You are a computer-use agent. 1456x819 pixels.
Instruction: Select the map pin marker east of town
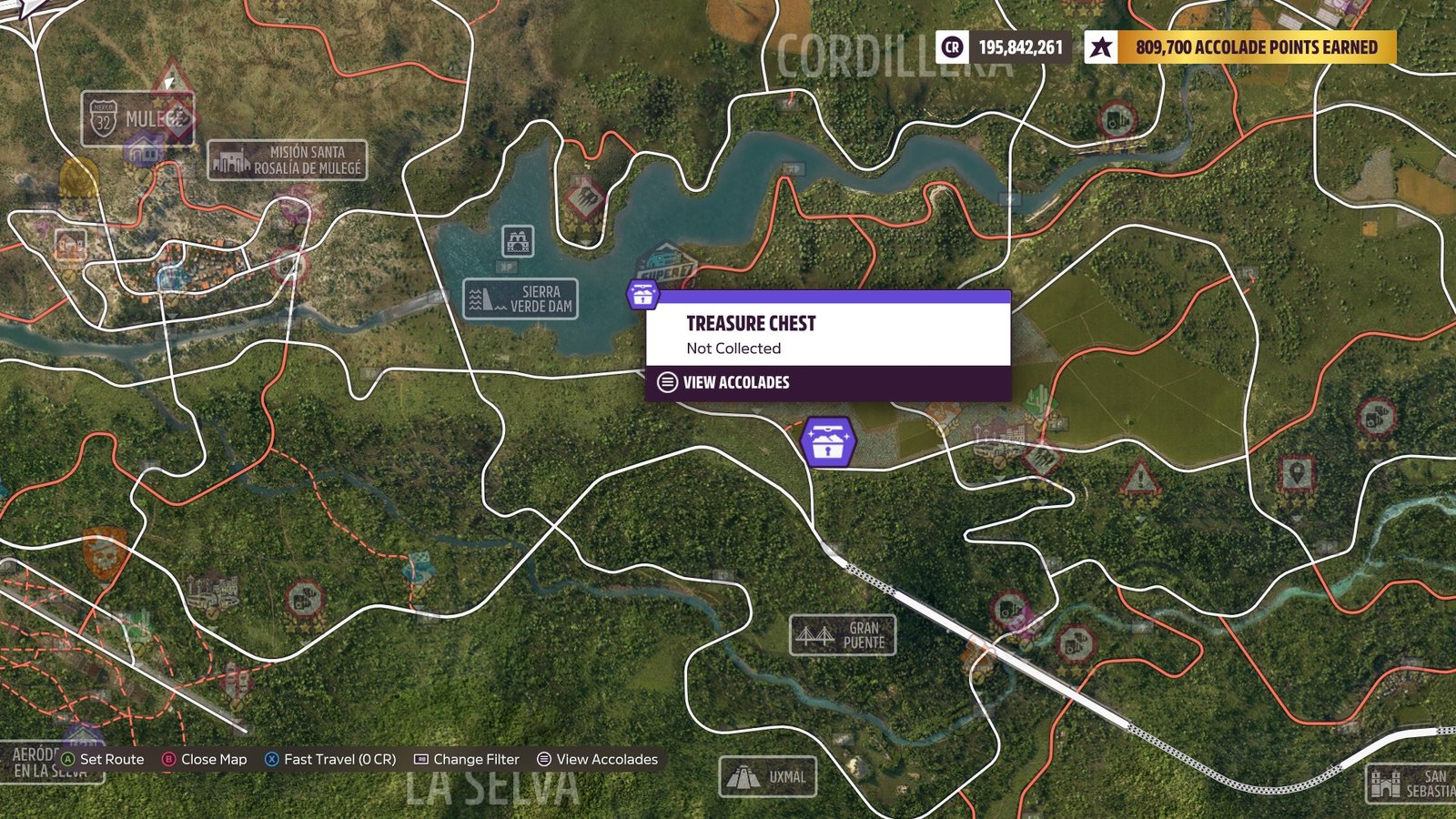coord(1296,474)
